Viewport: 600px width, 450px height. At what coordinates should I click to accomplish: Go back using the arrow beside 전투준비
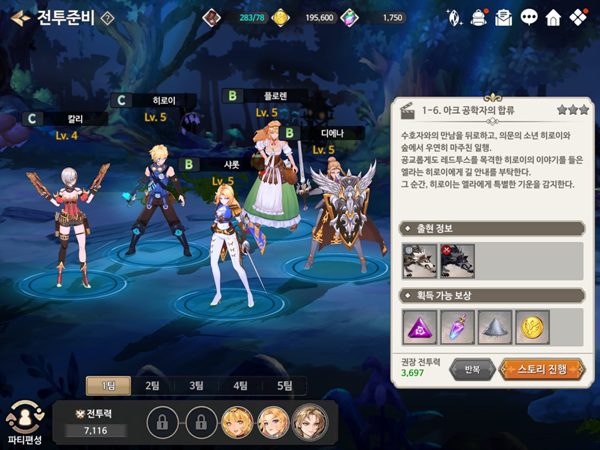pyautogui.click(x=19, y=17)
